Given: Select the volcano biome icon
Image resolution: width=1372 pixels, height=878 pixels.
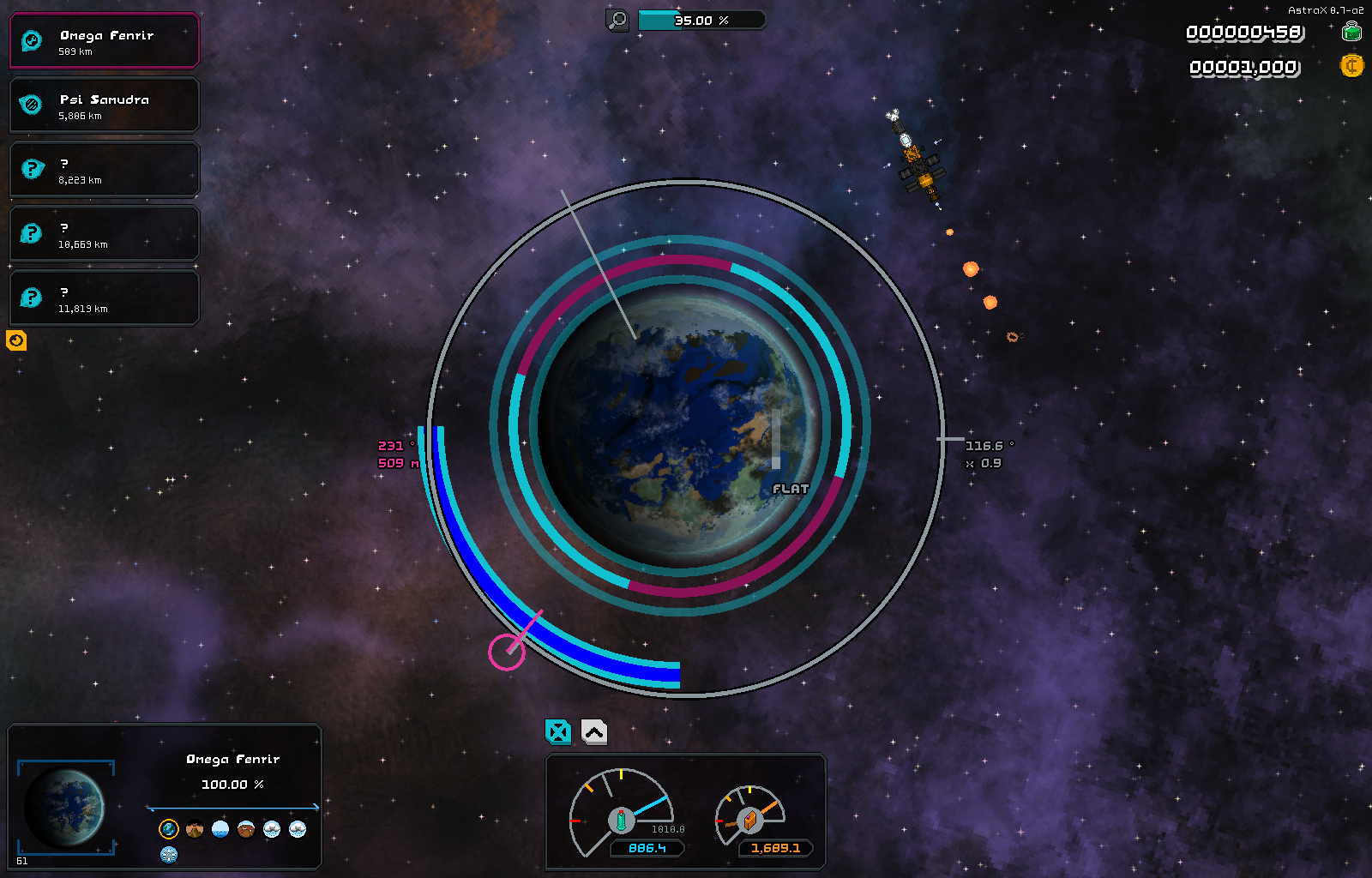Looking at the screenshot, I should tap(195, 829).
